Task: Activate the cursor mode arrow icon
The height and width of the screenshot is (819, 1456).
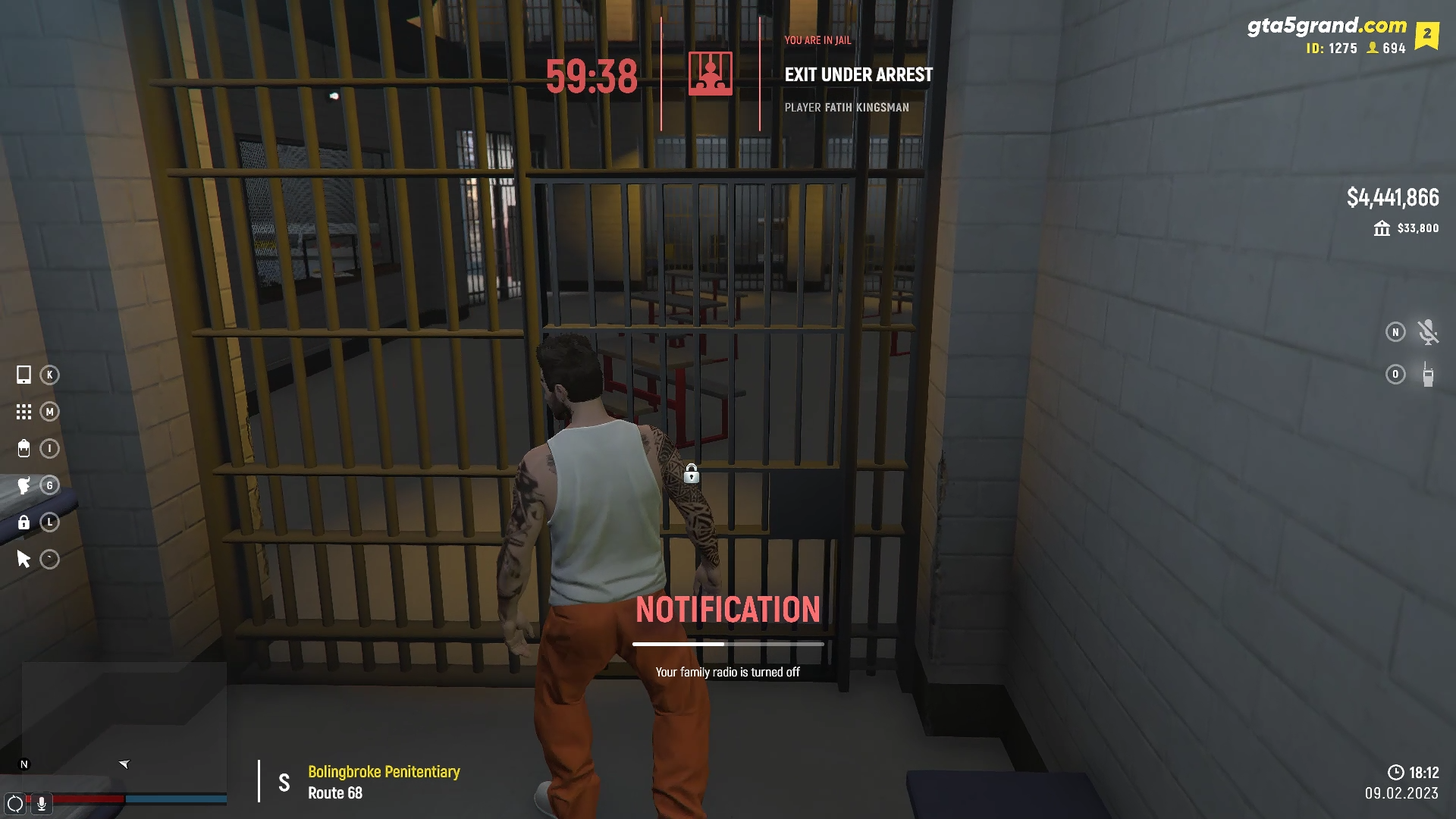Action: click(x=24, y=560)
